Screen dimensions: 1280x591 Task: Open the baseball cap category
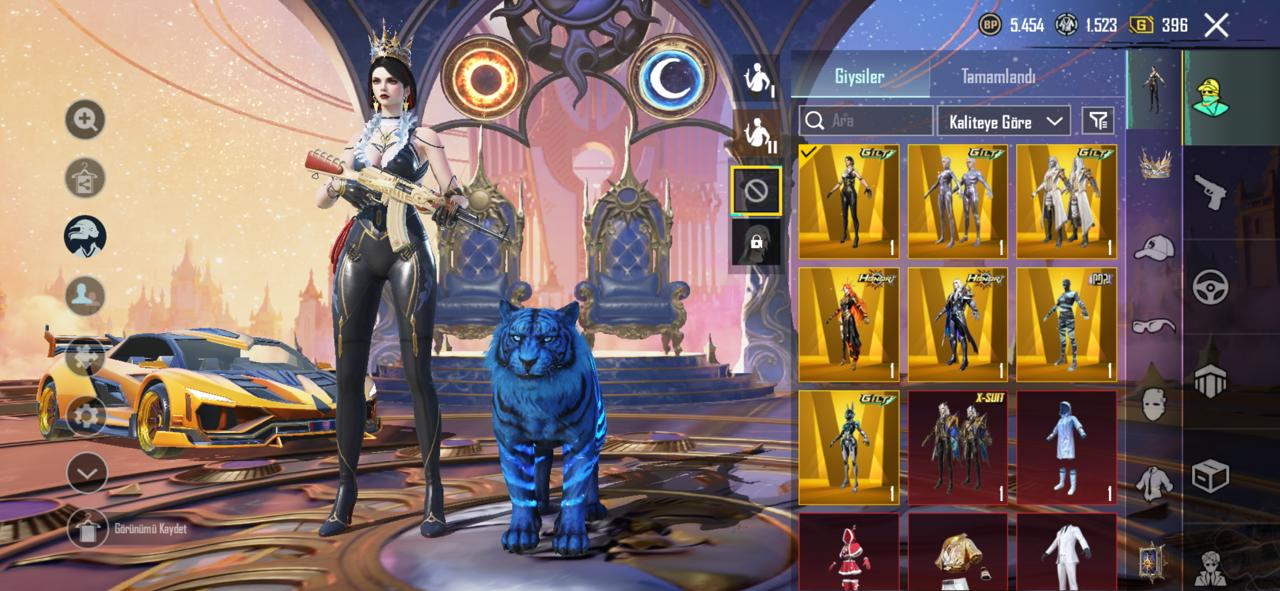point(1155,246)
